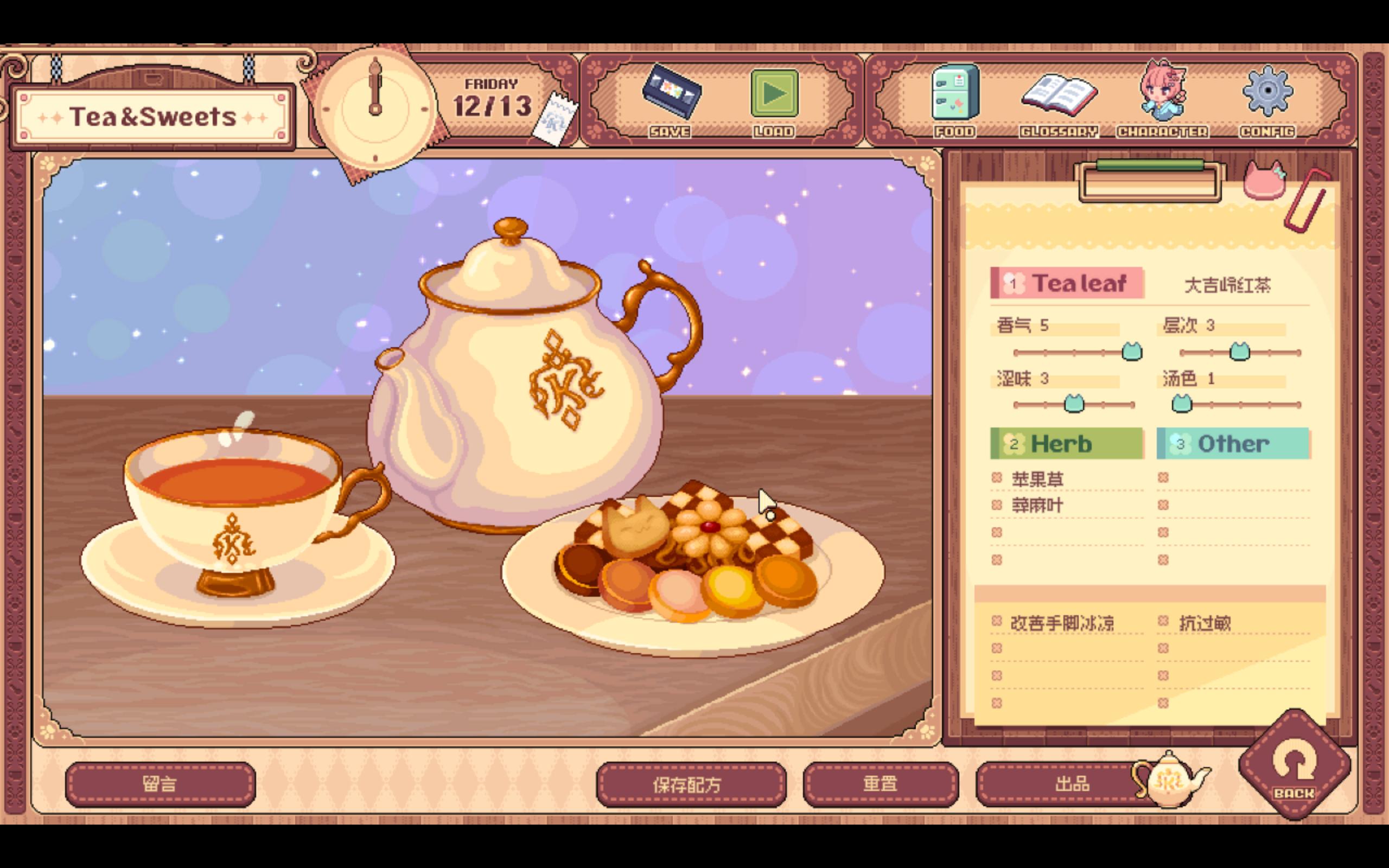Click the 香气 aroma slider handle
1389x868 pixels.
click(1132, 352)
